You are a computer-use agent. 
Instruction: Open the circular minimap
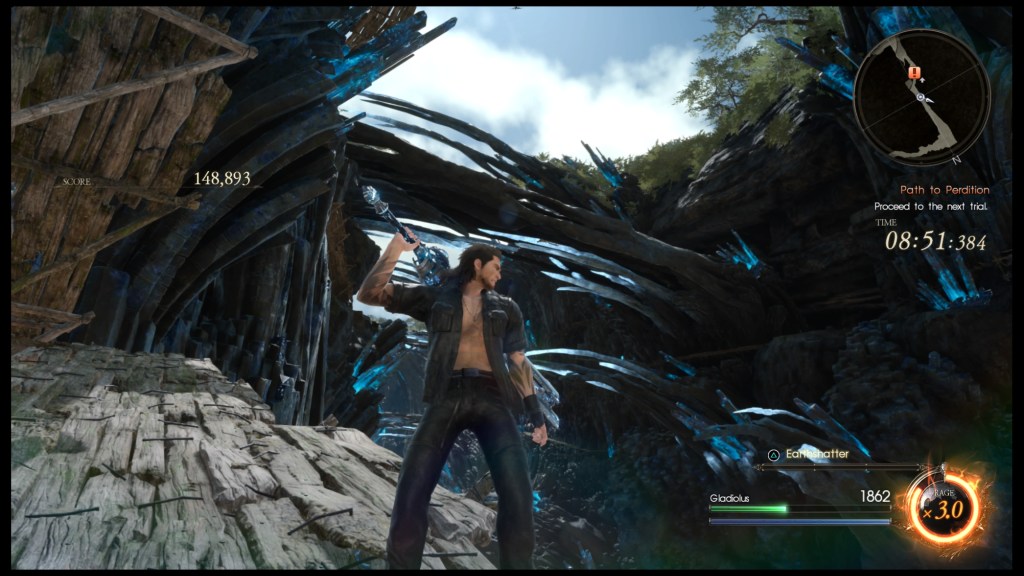922,96
